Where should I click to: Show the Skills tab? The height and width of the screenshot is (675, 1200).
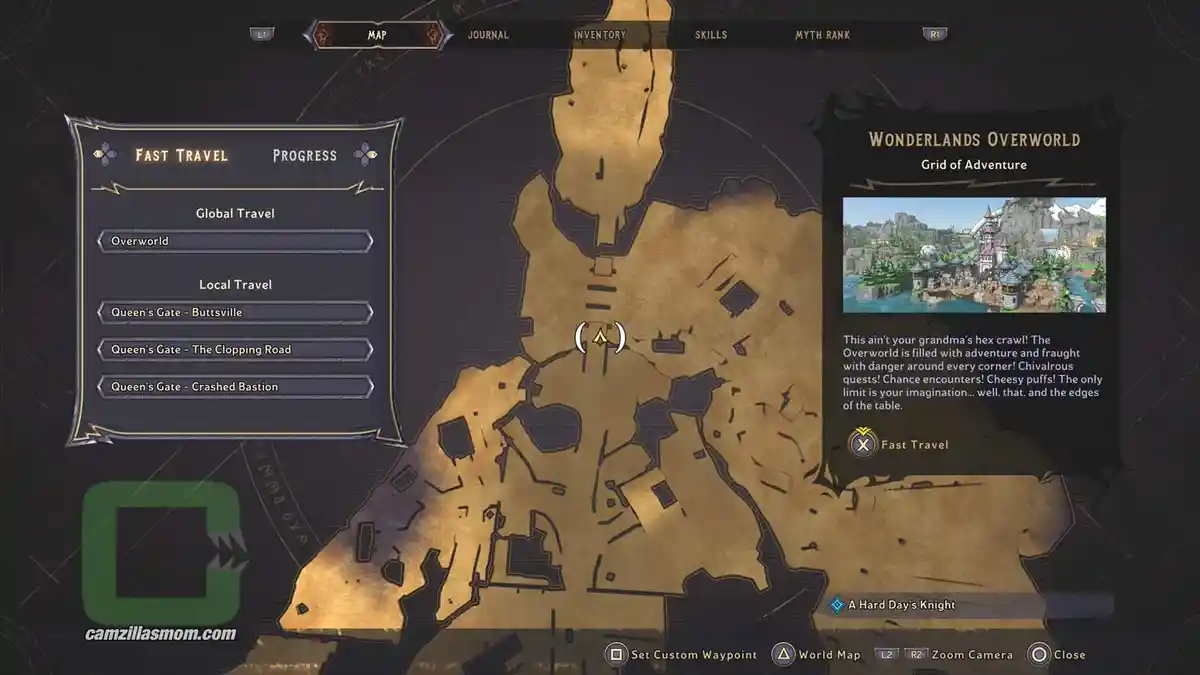(x=711, y=35)
